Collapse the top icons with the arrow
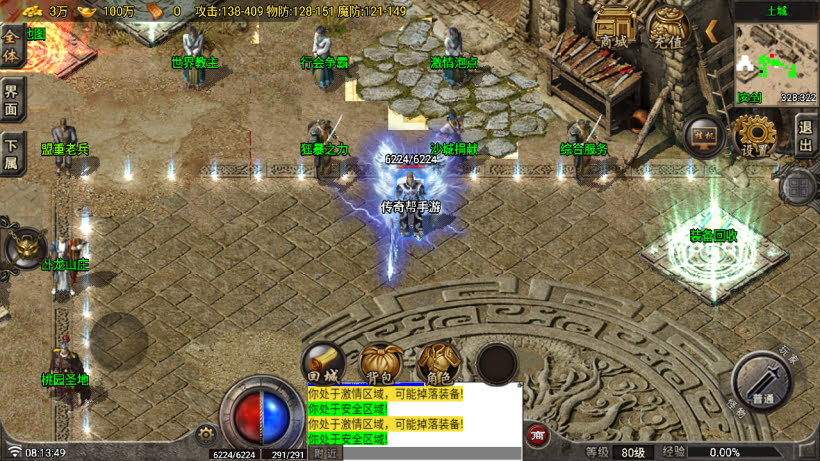The height and width of the screenshot is (461, 820). point(712,31)
